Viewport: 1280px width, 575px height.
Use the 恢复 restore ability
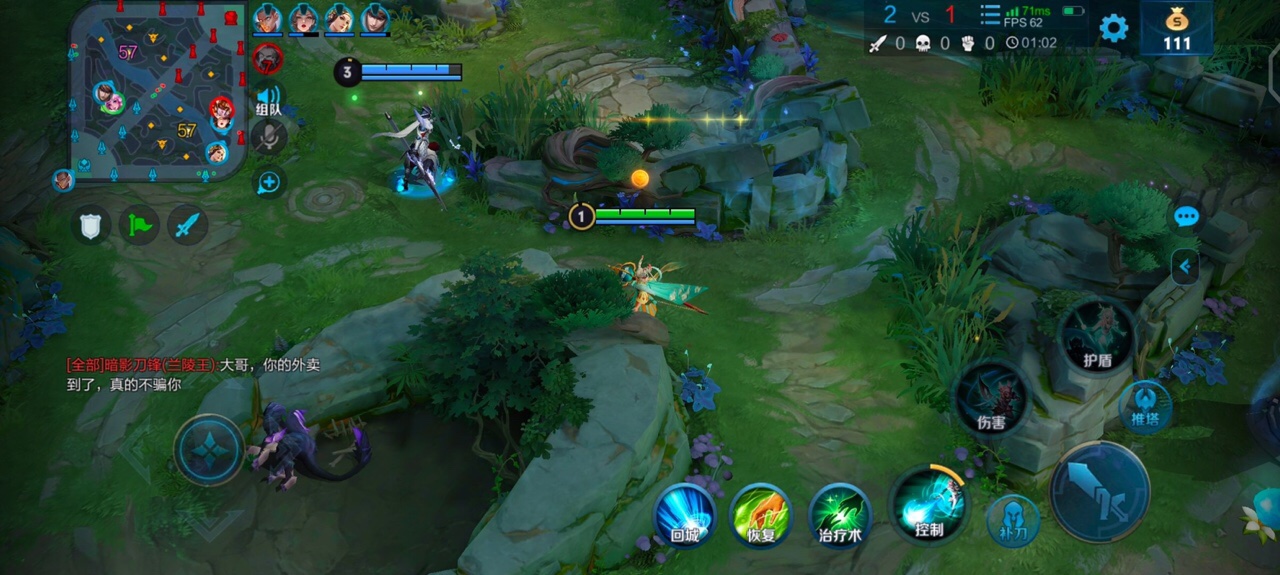761,516
